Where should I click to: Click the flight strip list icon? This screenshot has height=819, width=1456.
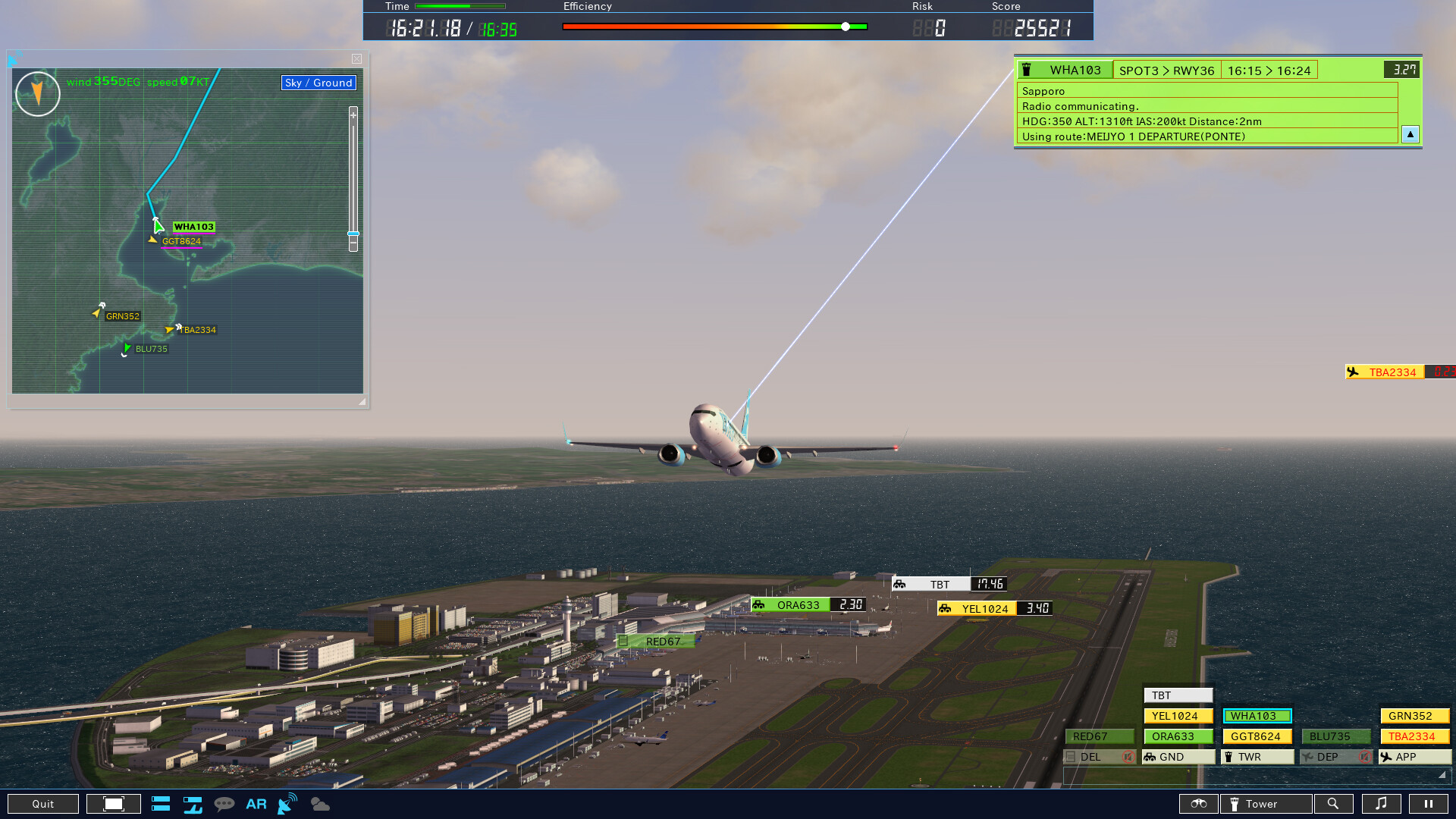(161, 804)
